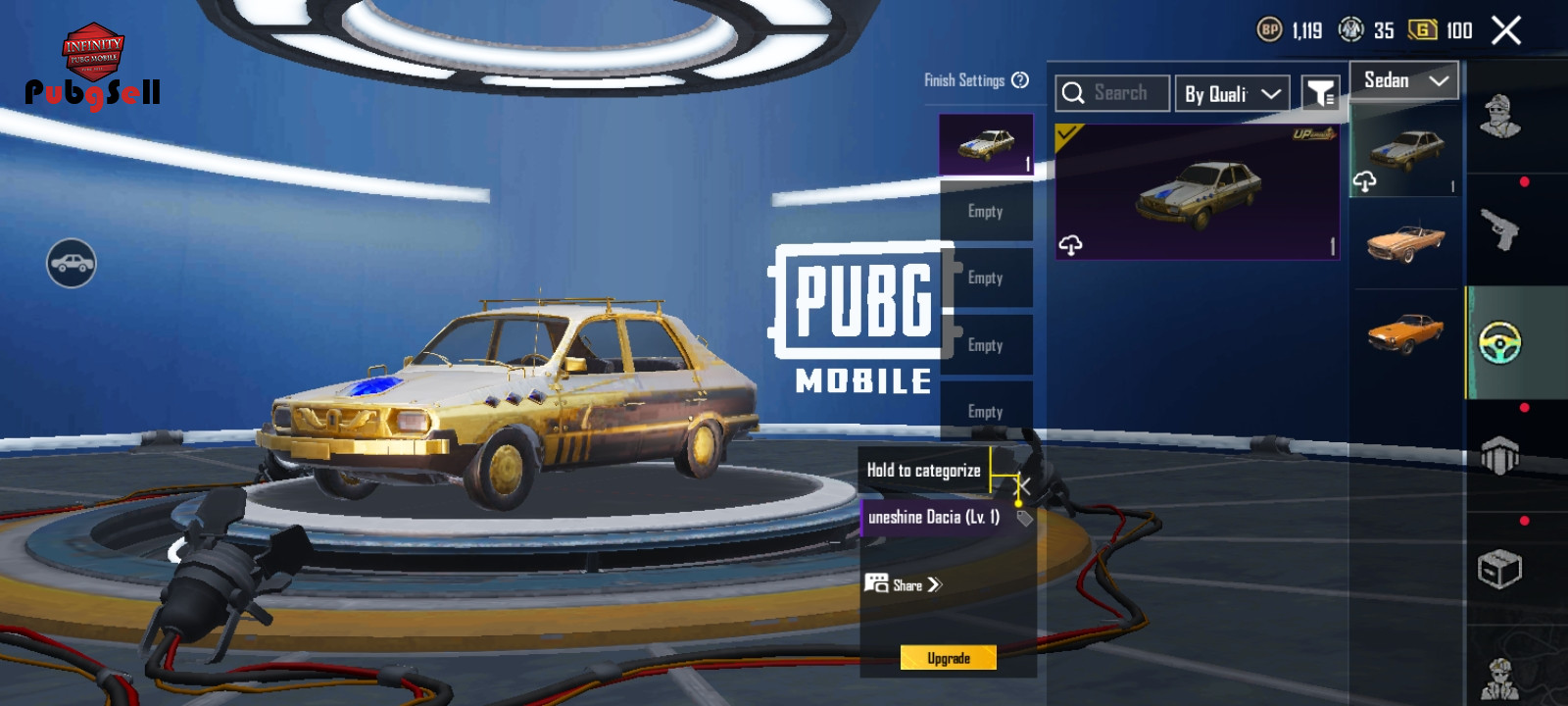Open the Finish Settings help icon
The height and width of the screenshot is (706, 1568).
pyautogui.click(x=1020, y=80)
